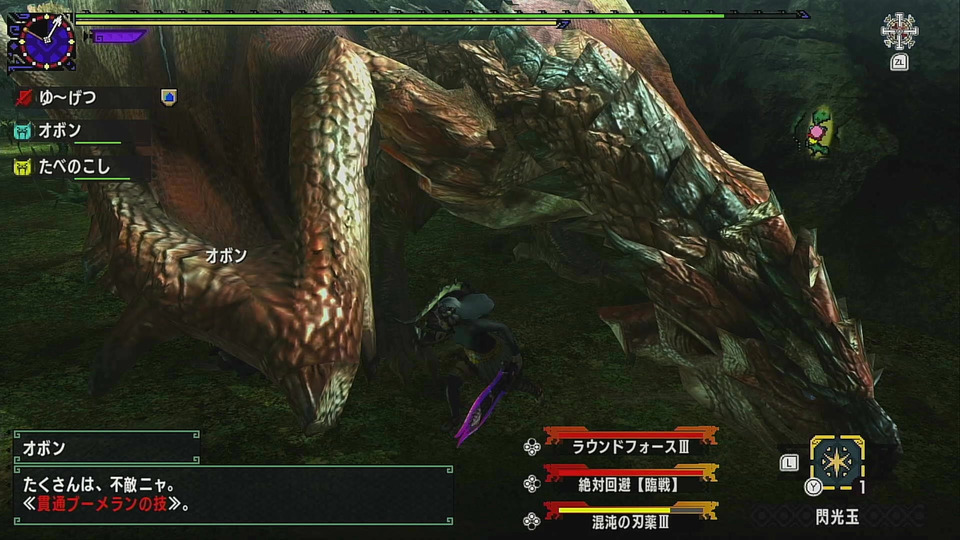Select the ラウンドフォースIII hunter art
Image resolution: width=960 pixels, height=540 pixels.
click(630, 446)
